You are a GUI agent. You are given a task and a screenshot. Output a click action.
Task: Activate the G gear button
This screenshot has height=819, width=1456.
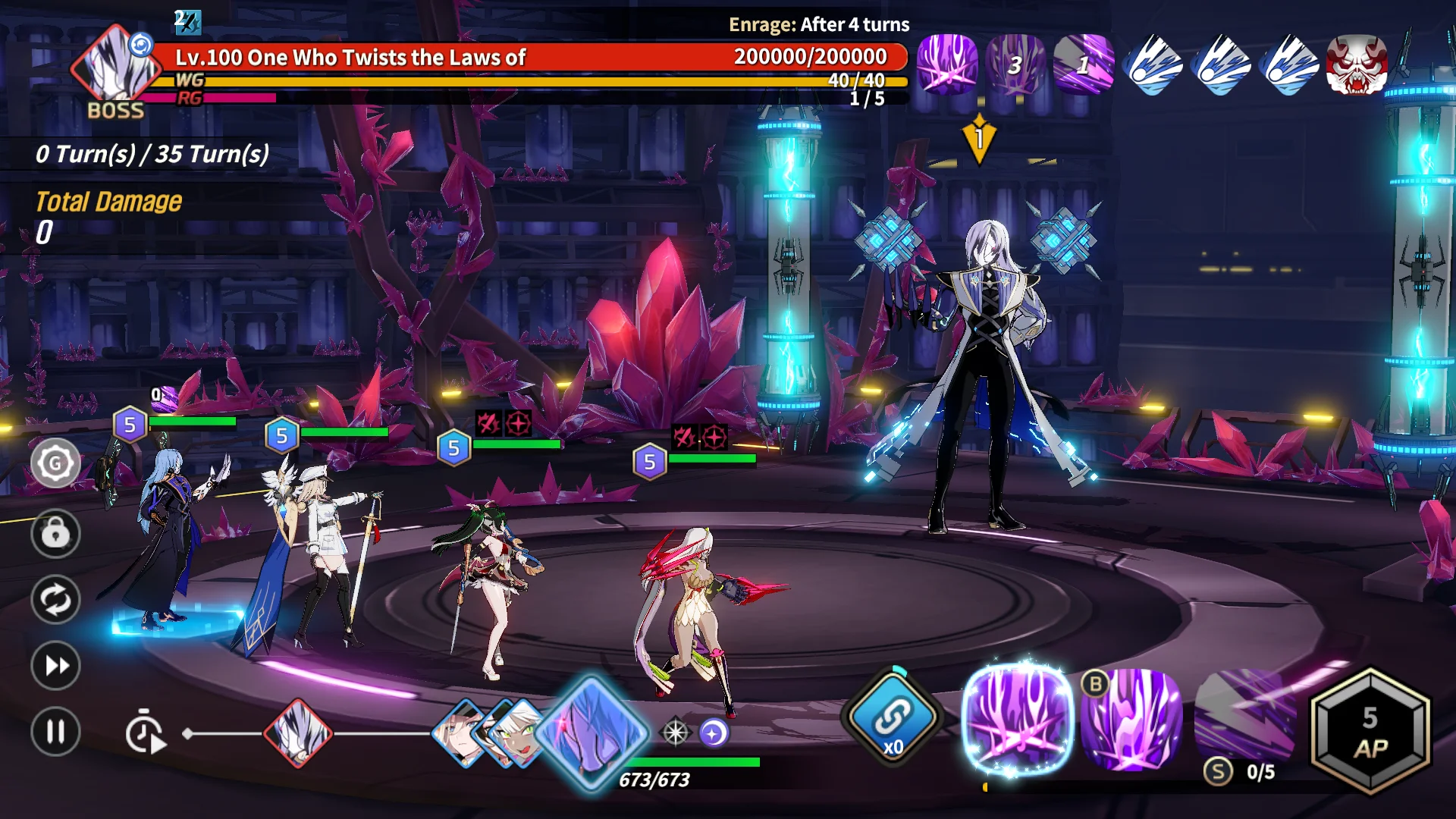tap(55, 463)
